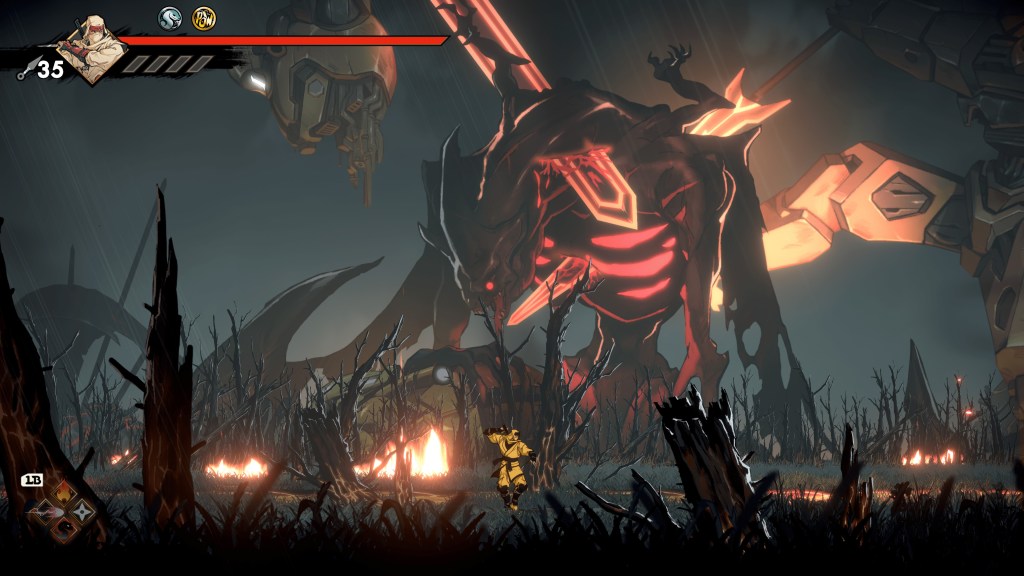Activate the dark swirl ninpo skill
Viewport: 1024px width, 576px height.
coord(62,531)
